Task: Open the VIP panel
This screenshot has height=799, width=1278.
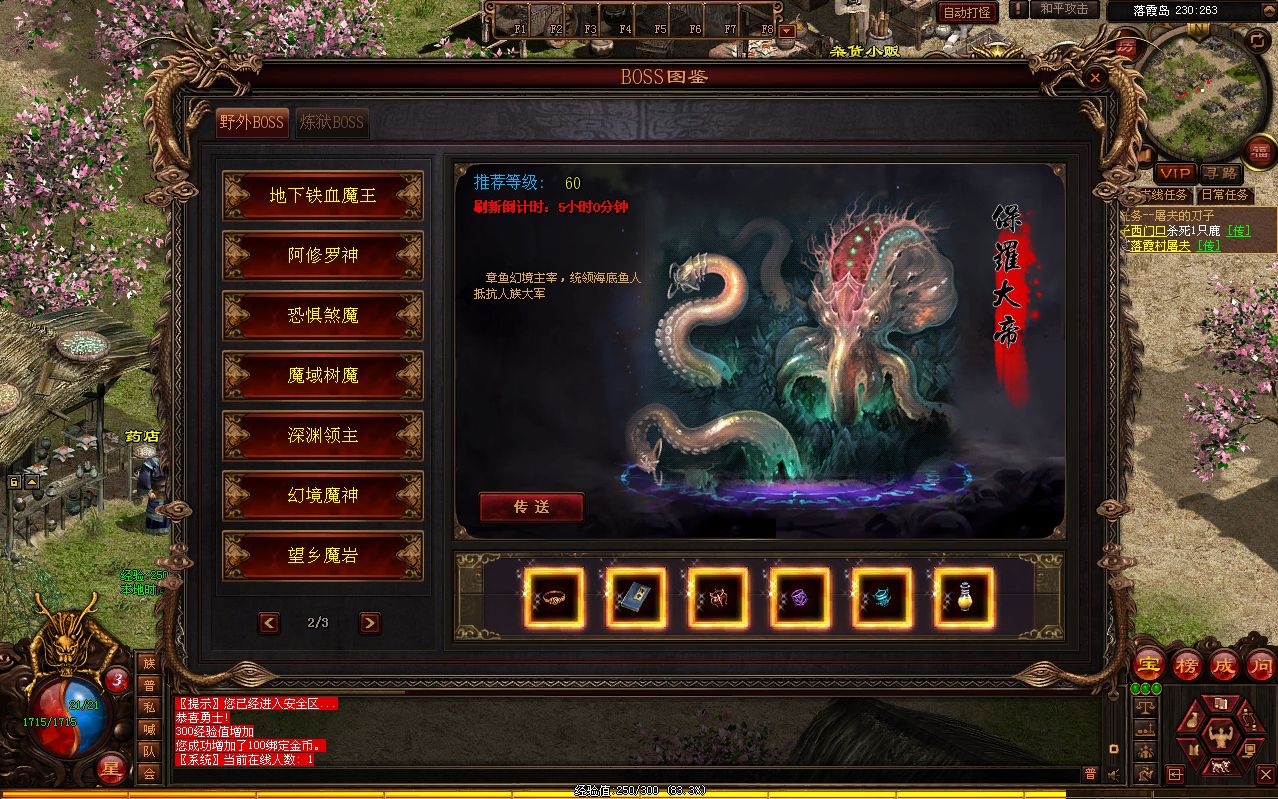Action: (x=1175, y=174)
